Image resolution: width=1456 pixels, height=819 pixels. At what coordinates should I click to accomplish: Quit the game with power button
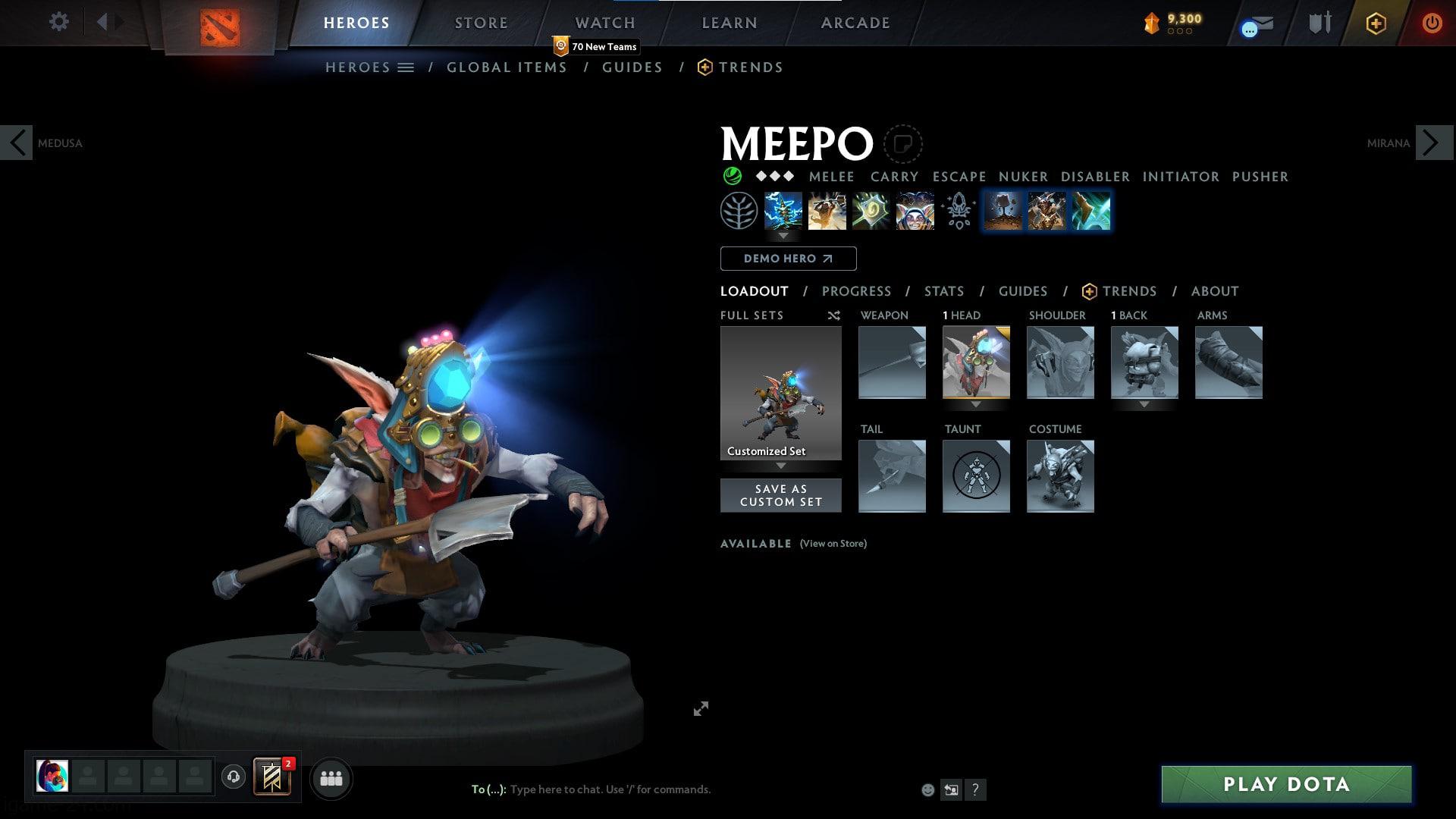point(1431,23)
